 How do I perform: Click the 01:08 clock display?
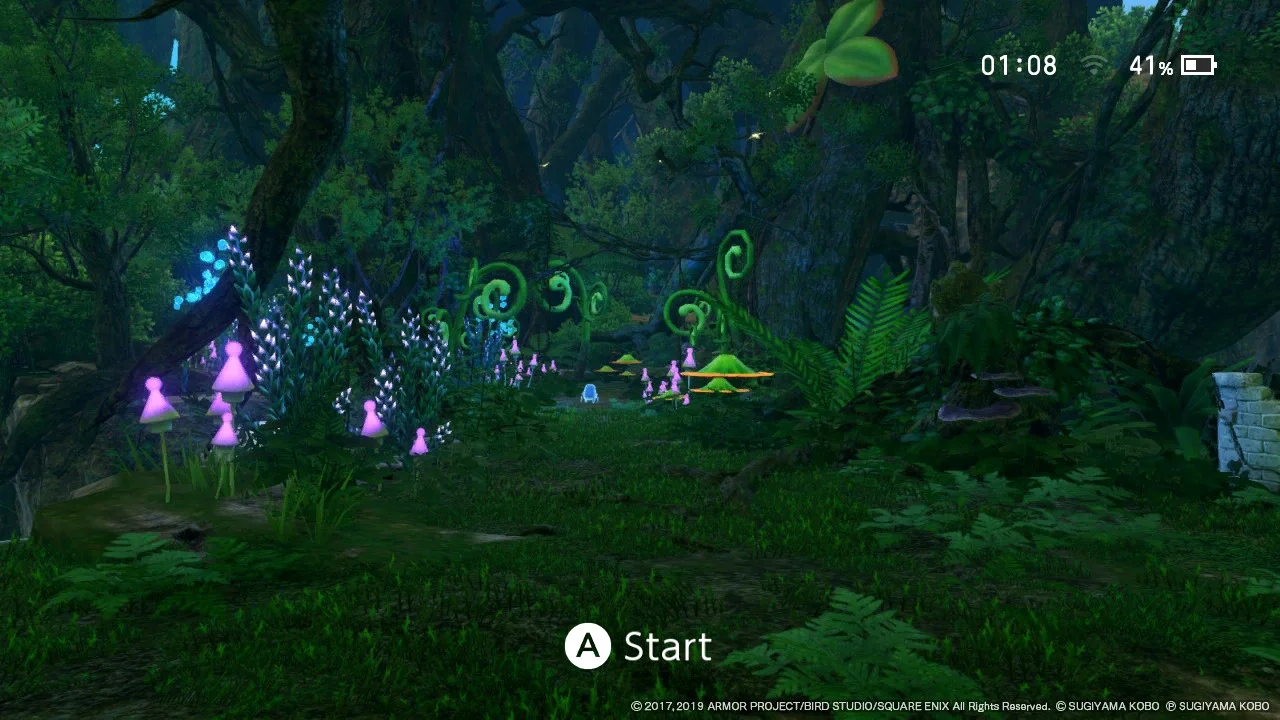tap(1018, 65)
